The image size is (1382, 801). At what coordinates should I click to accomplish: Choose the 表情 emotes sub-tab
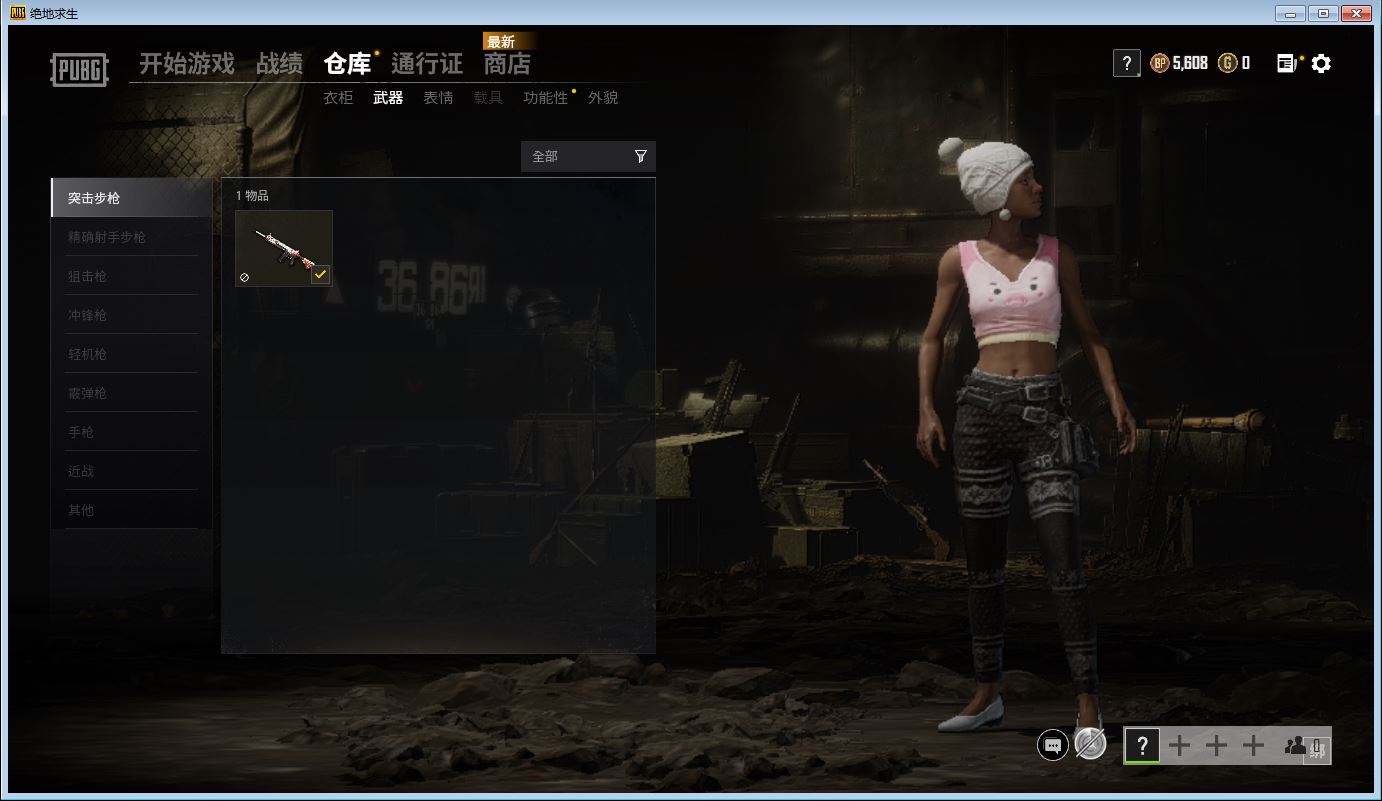(x=438, y=98)
